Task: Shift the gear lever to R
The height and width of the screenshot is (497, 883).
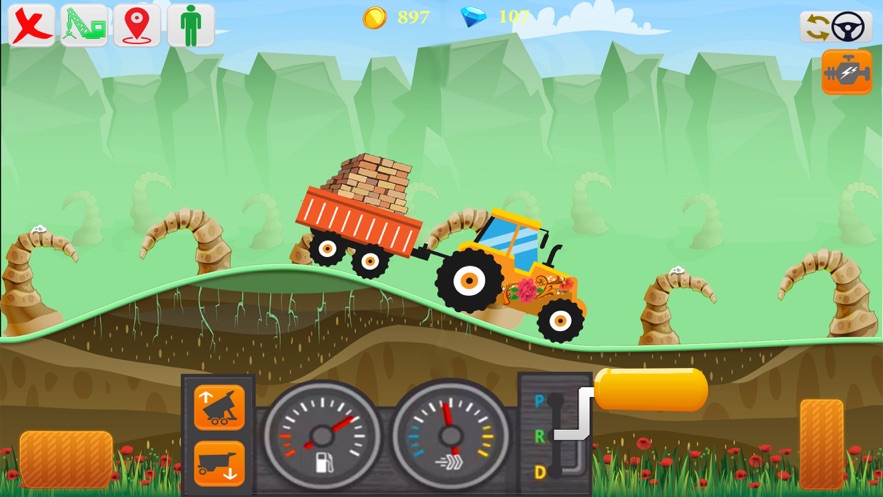Action: pos(541,436)
